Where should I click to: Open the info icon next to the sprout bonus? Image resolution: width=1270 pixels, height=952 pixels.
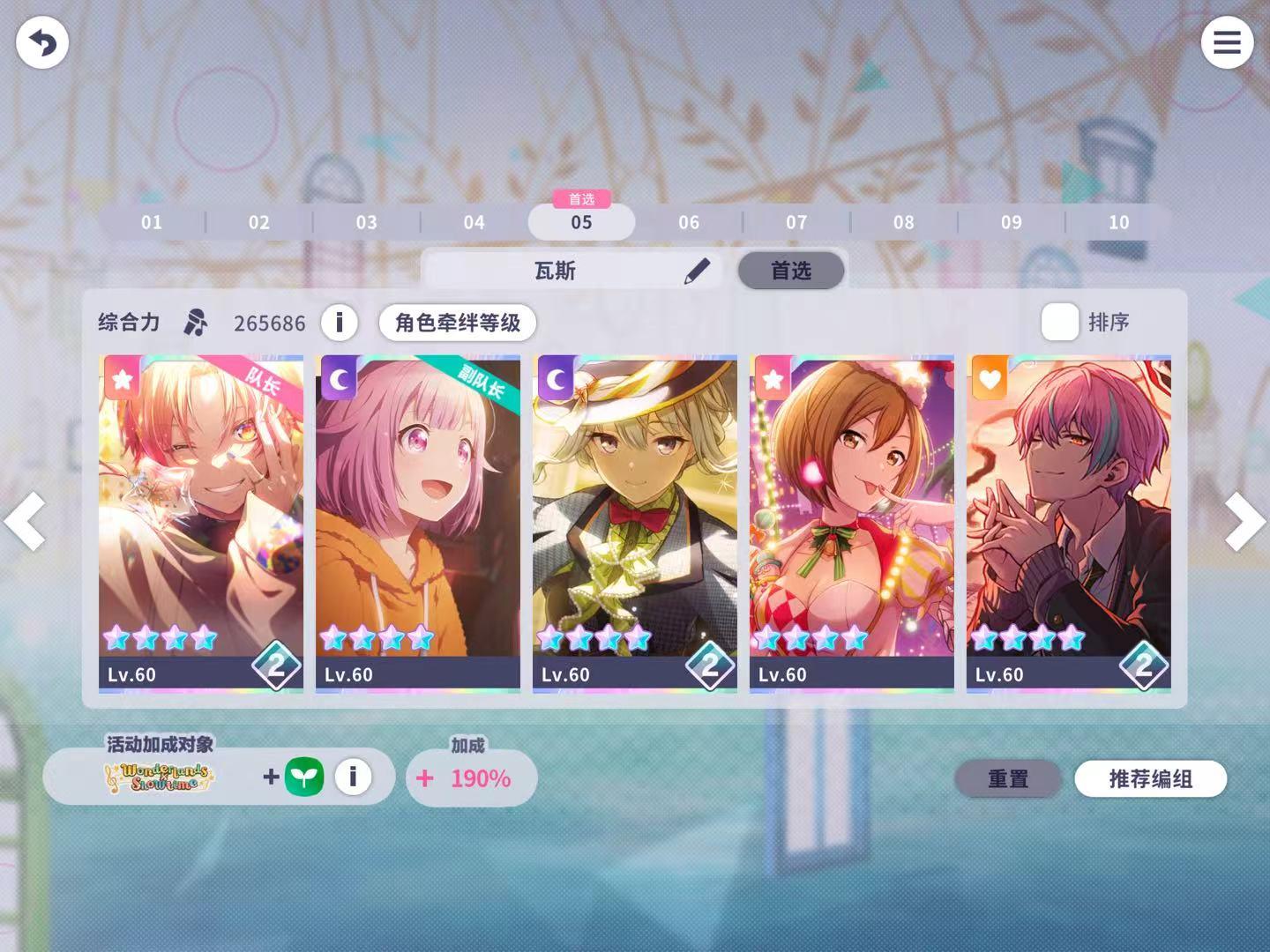tap(354, 777)
